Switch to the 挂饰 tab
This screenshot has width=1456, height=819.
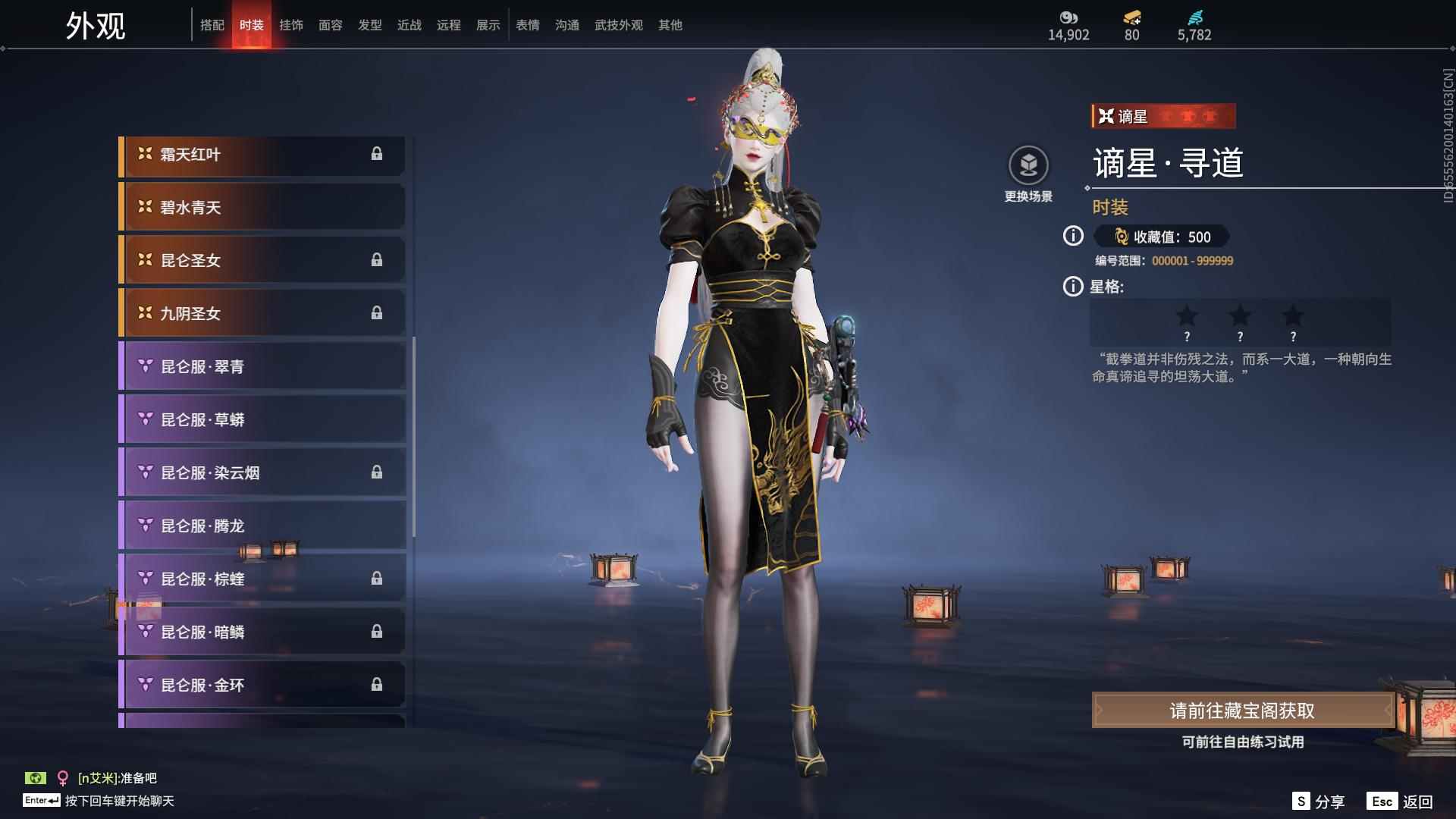tap(292, 24)
